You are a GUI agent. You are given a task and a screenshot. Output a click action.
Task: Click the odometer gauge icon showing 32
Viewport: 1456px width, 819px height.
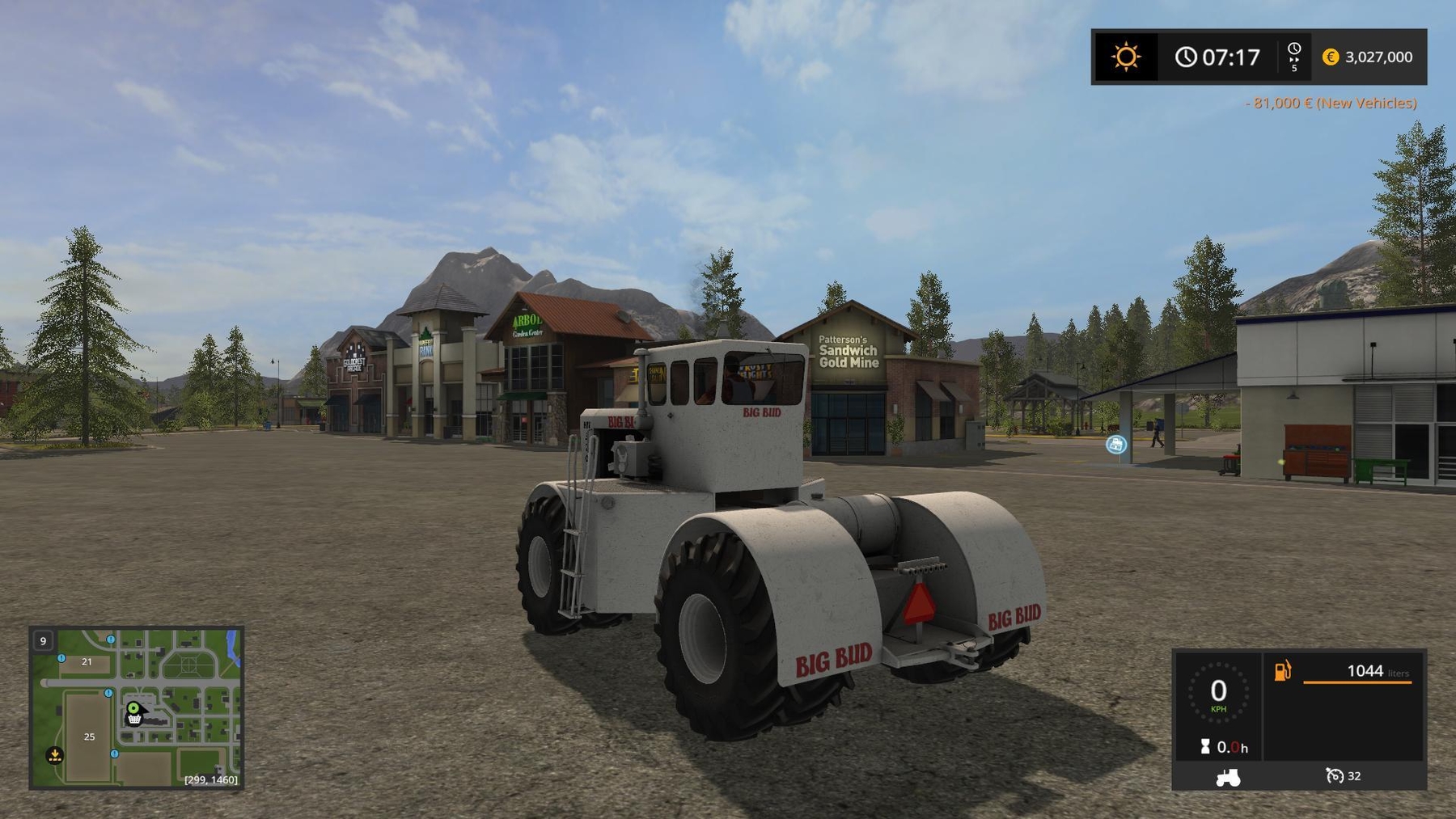pyautogui.click(x=1335, y=776)
